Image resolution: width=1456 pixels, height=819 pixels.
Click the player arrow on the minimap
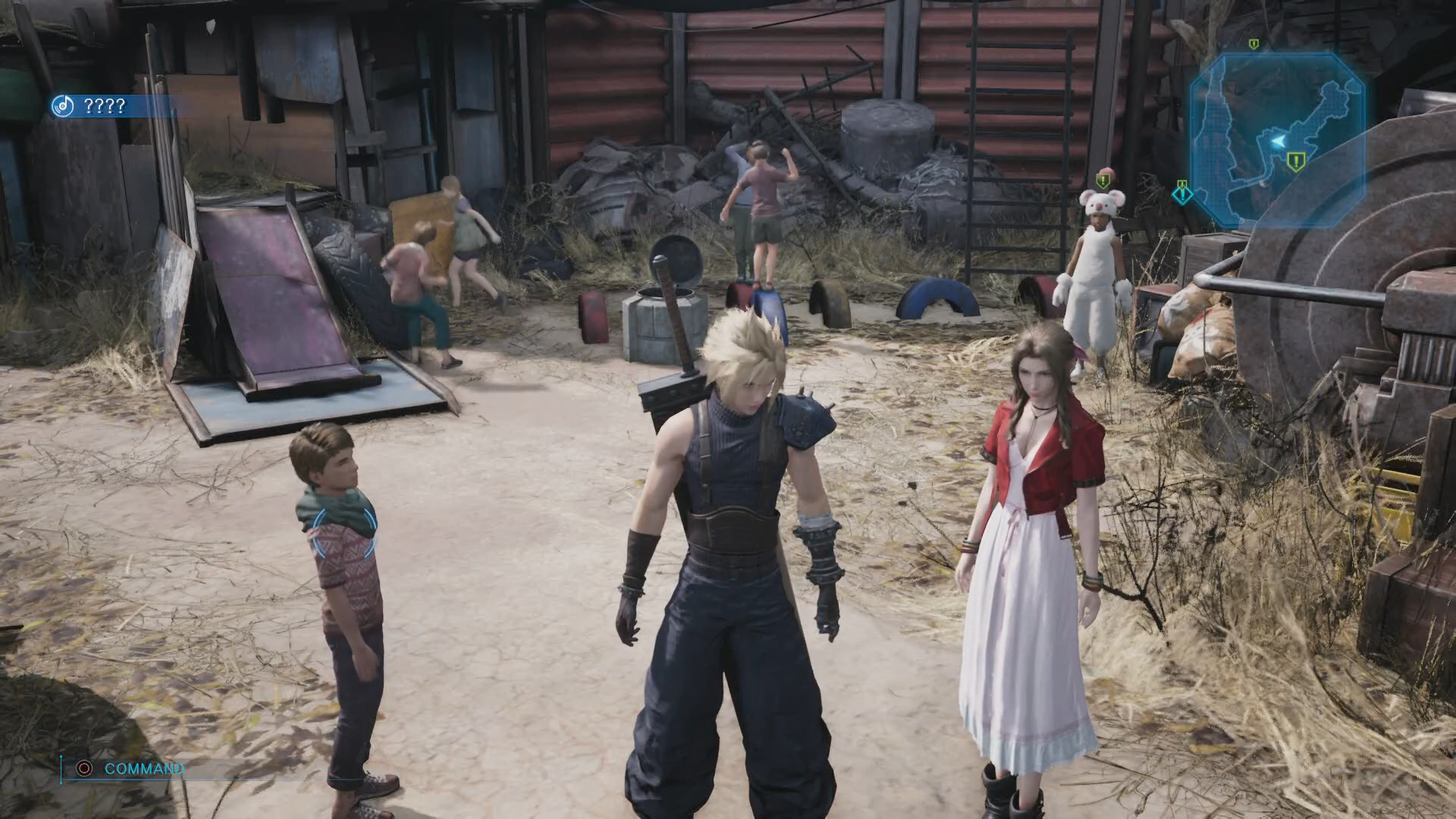point(1278,141)
